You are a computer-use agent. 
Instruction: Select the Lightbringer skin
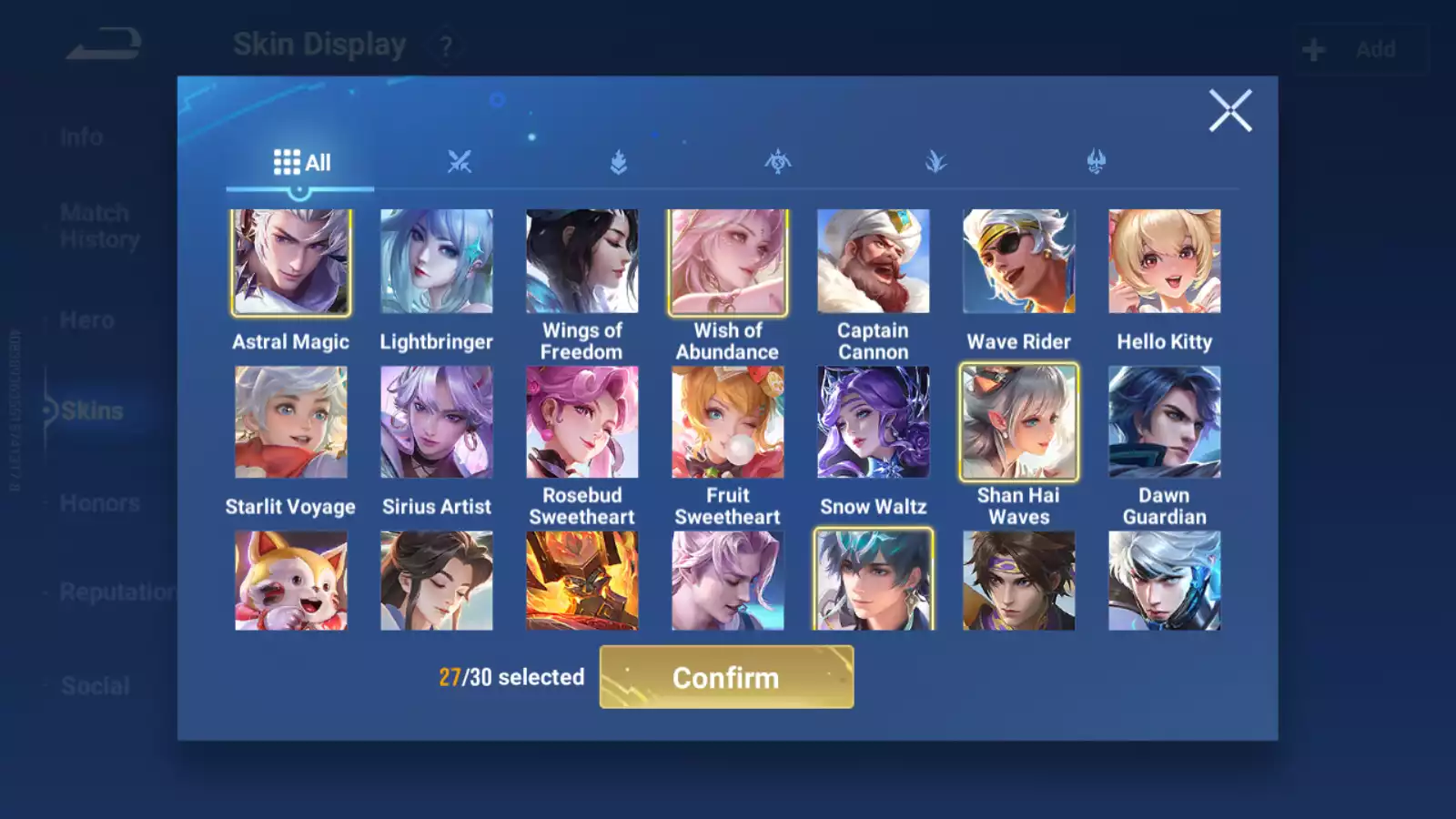click(x=437, y=262)
